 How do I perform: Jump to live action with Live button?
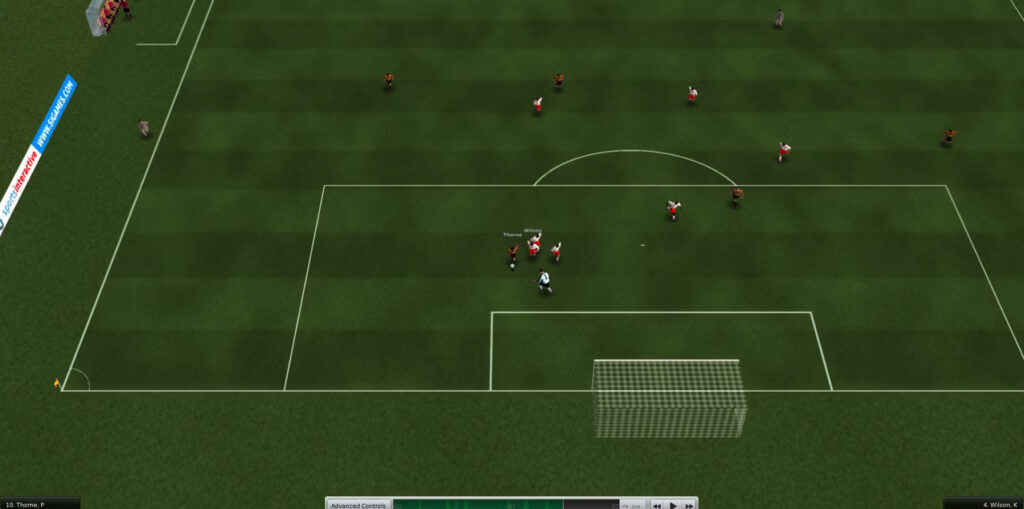click(633, 505)
